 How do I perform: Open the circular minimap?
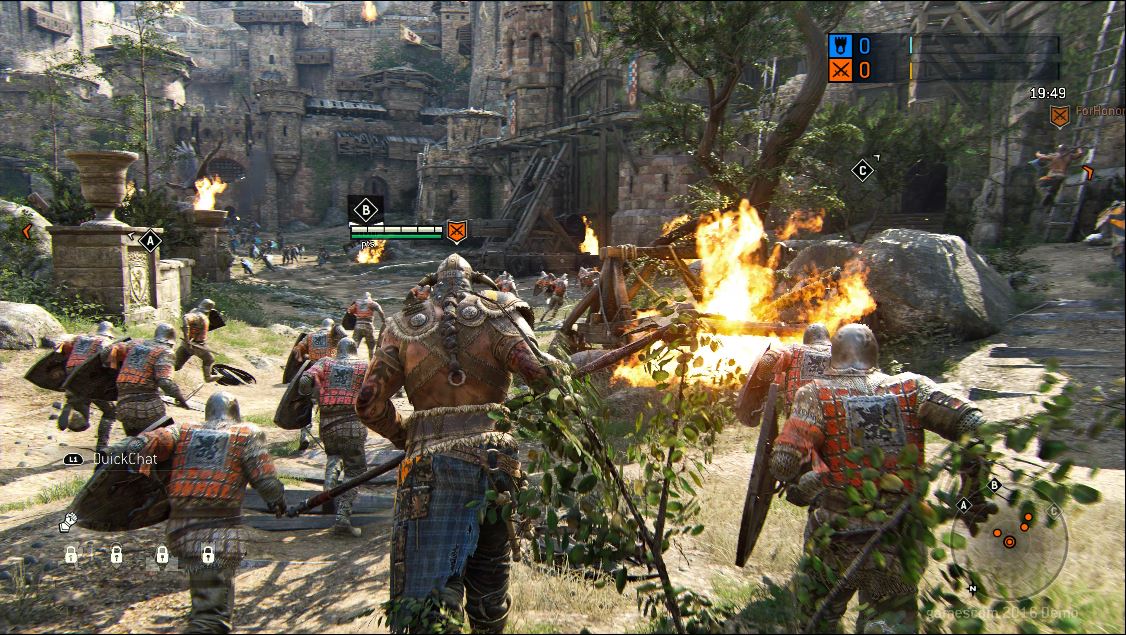pos(1009,542)
